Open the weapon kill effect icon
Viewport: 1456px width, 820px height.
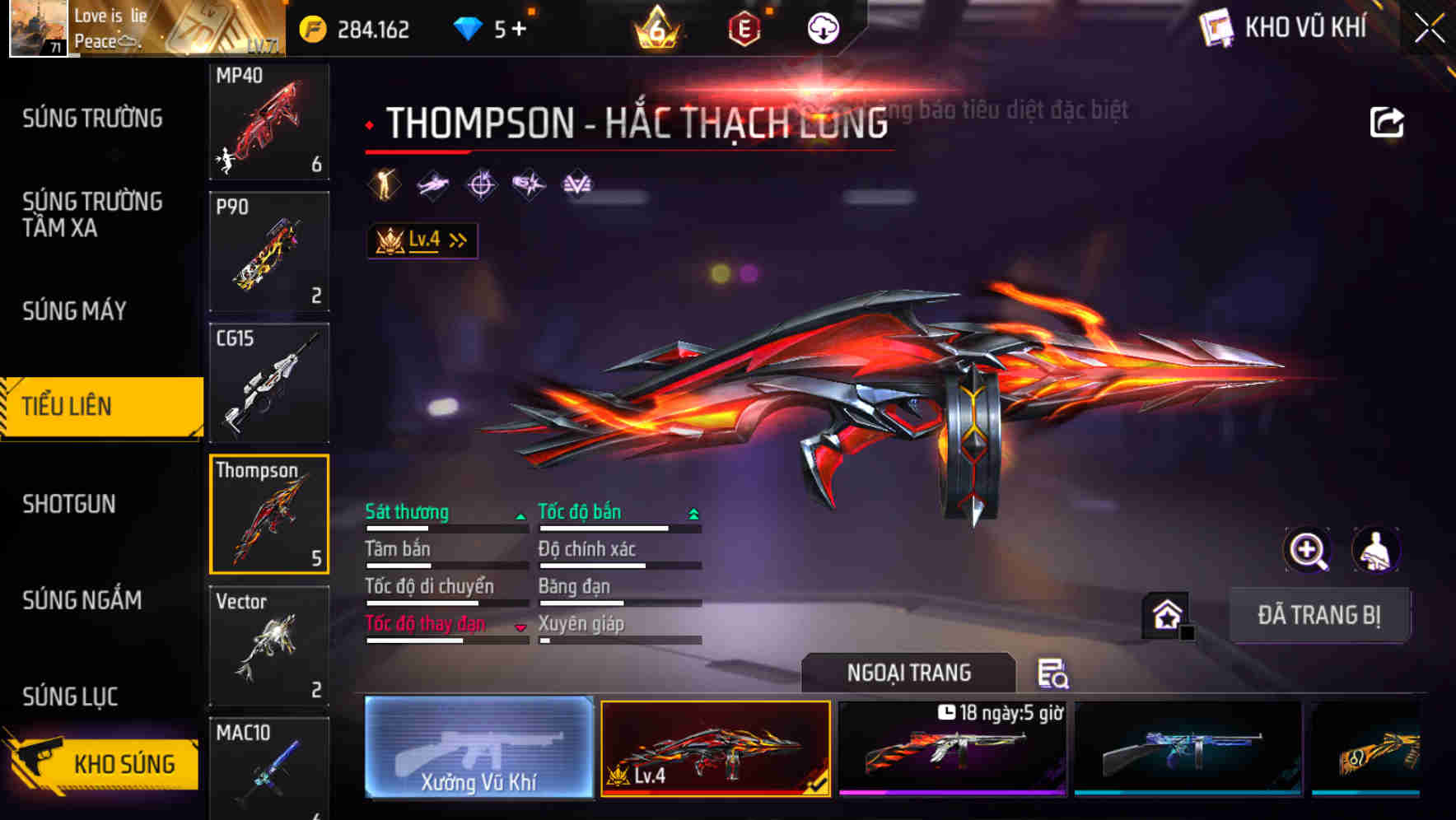click(528, 184)
